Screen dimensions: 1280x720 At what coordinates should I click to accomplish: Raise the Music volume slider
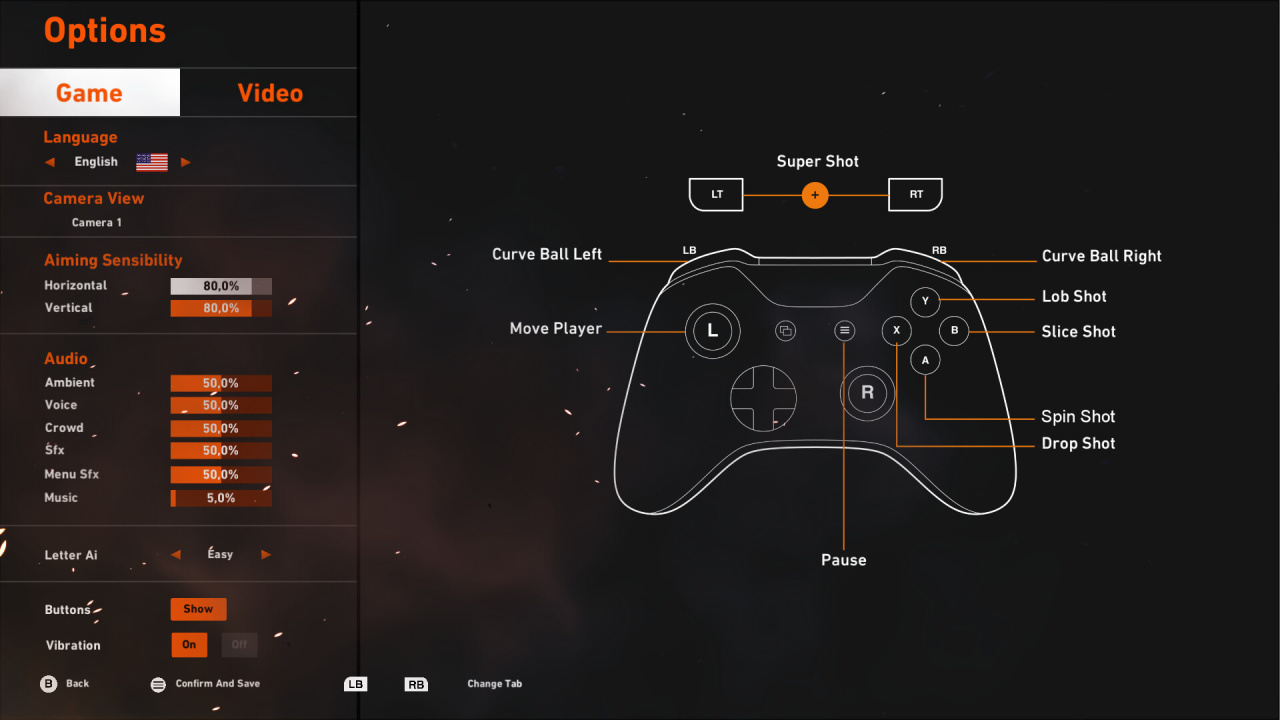(x=221, y=498)
